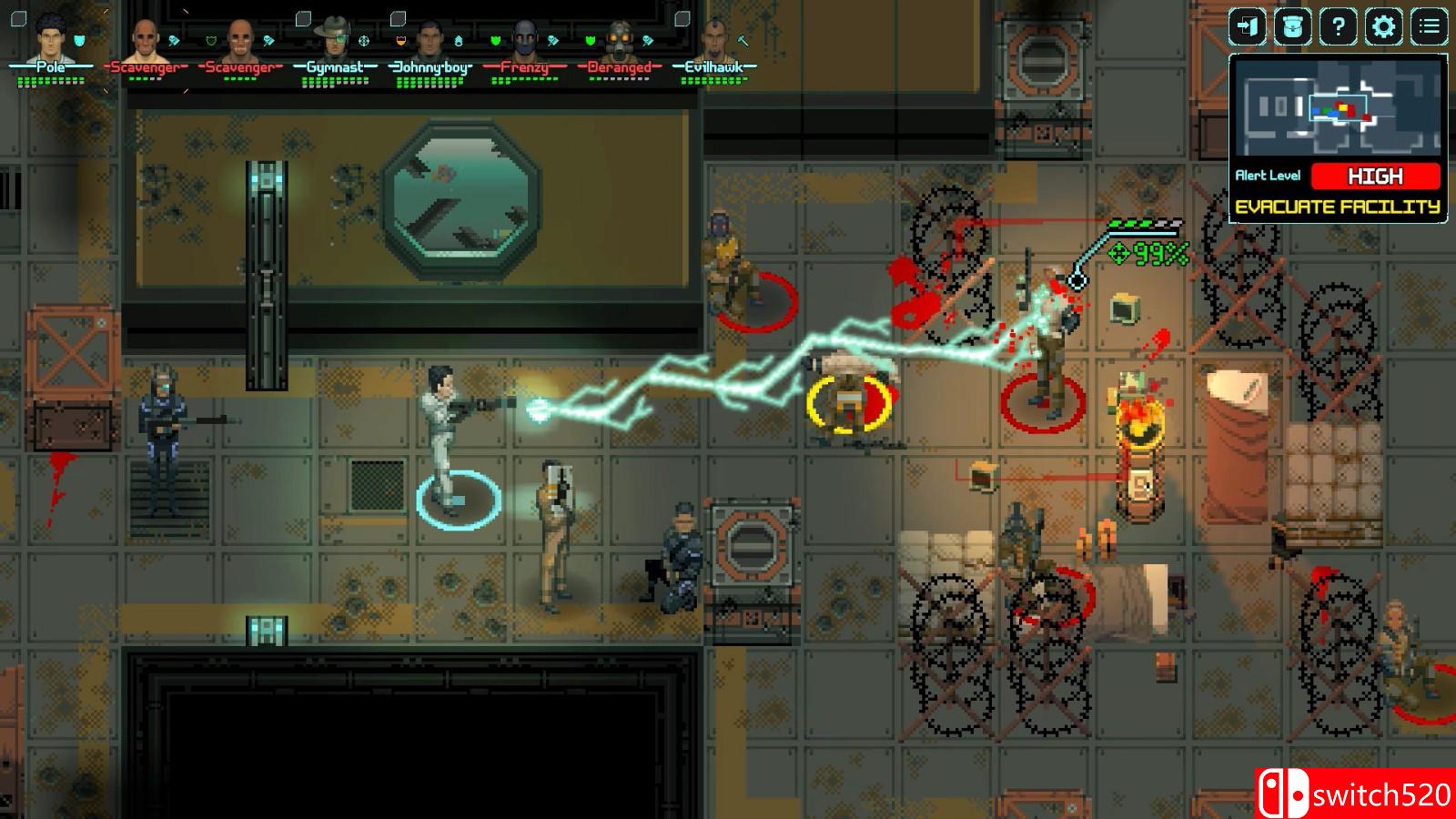
Task: Open the question mark help button
Action: [1338, 26]
